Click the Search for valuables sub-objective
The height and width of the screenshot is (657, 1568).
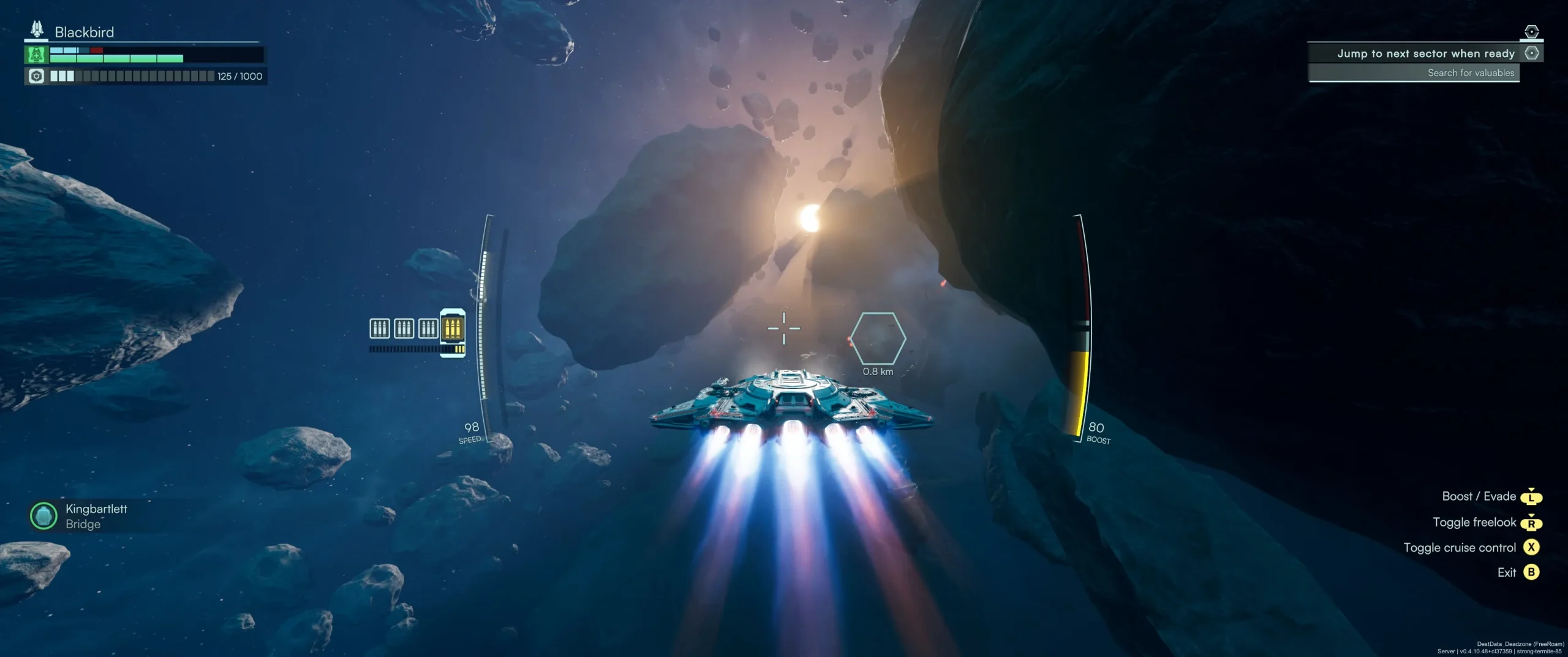1470,73
